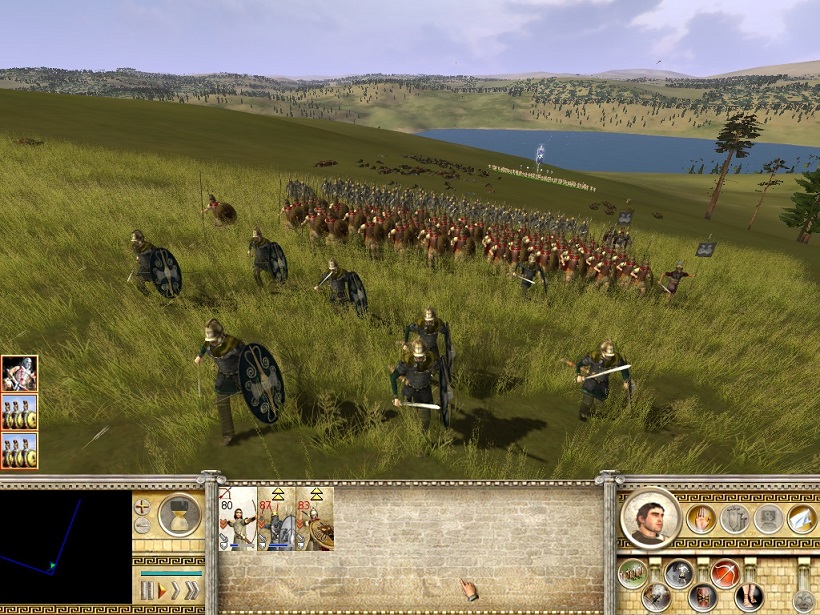Set battle speed to normal play
This screenshot has width=820, height=615.
[x=161, y=590]
